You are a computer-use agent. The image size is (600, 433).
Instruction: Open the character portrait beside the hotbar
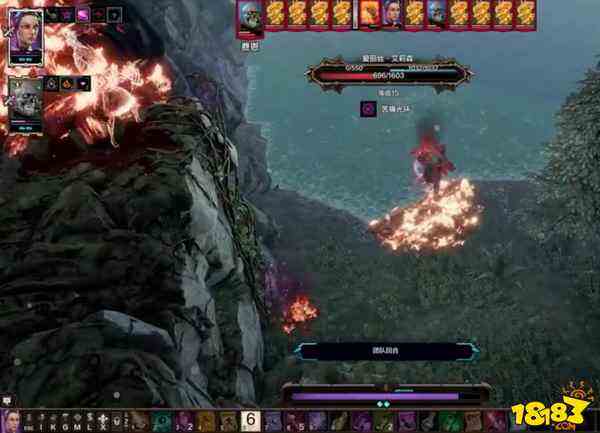(x=9, y=421)
